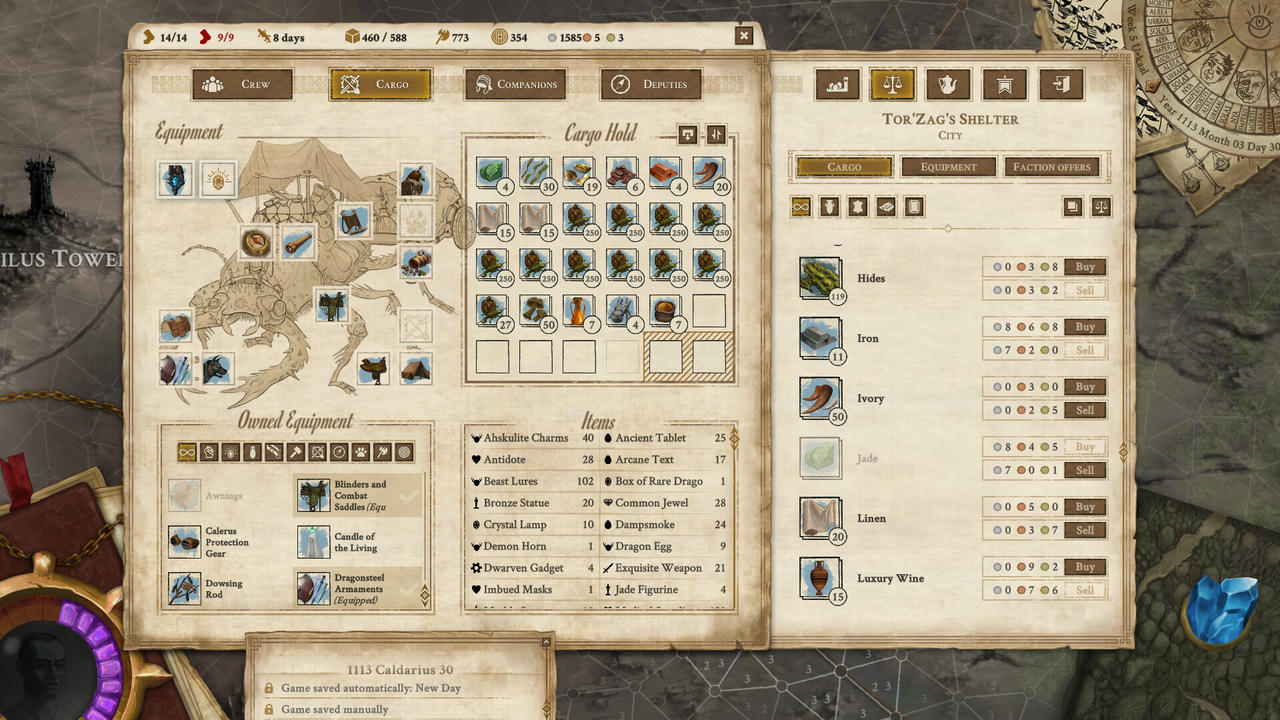
Task: Open the Faction Offers tab
Action: click(x=1052, y=166)
